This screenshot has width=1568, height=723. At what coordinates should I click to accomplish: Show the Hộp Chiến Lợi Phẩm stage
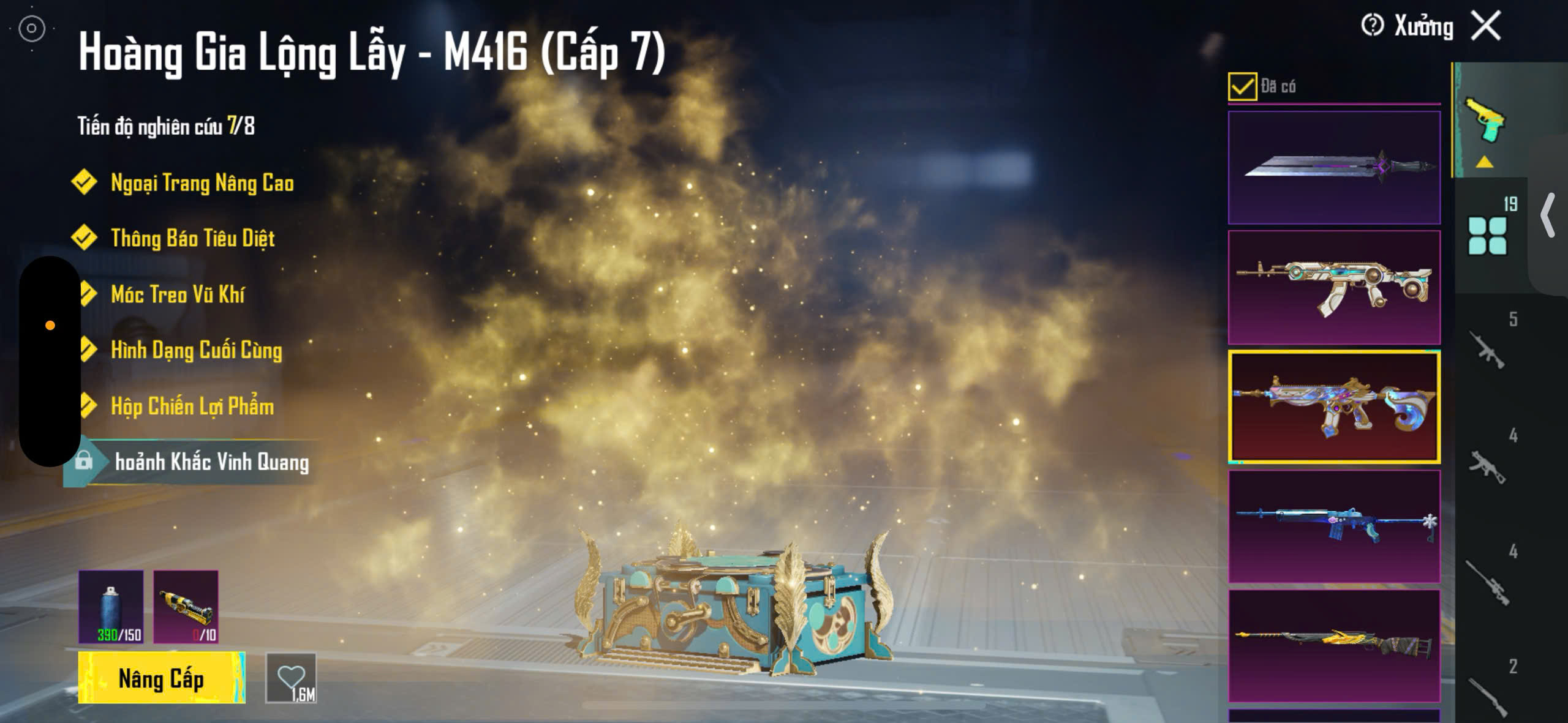tap(192, 406)
